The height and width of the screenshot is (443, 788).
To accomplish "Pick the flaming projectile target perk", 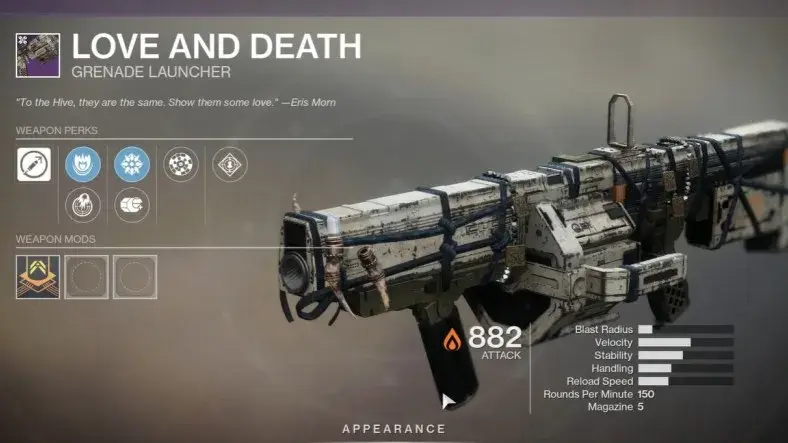I will pos(82,205).
